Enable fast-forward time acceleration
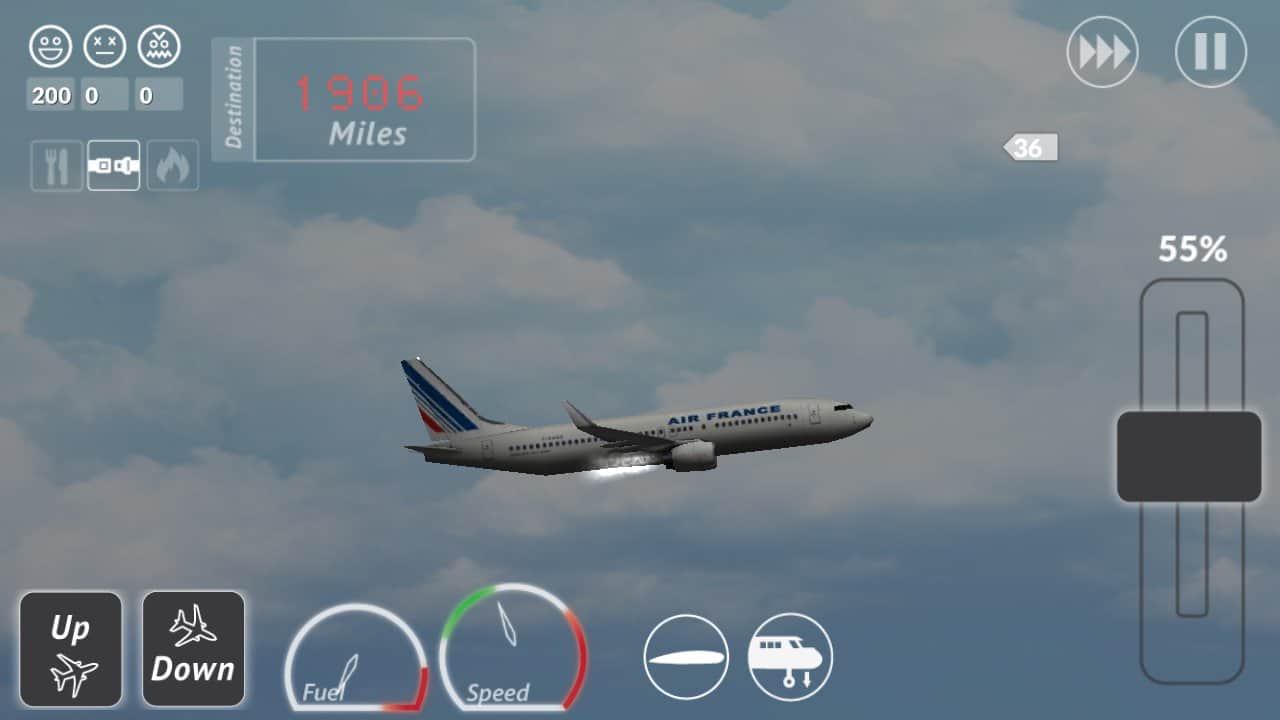Image resolution: width=1280 pixels, height=720 pixels. tap(1103, 52)
